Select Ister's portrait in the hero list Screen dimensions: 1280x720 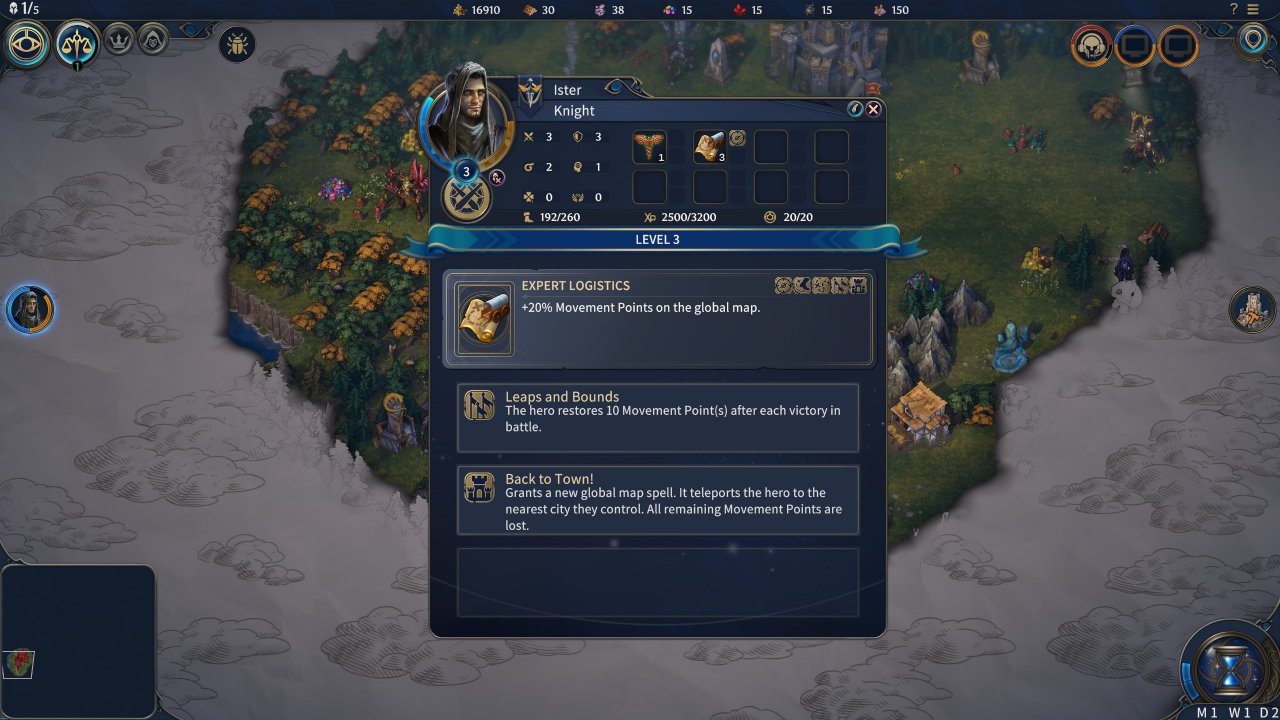(29, 309)
